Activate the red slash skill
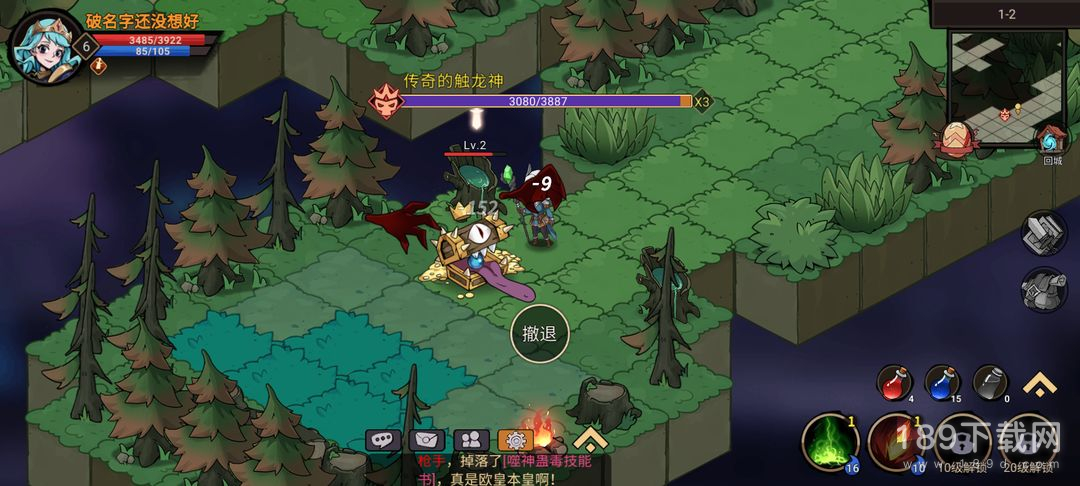This screenshot has width=1080, height=486. pos(893,441)
